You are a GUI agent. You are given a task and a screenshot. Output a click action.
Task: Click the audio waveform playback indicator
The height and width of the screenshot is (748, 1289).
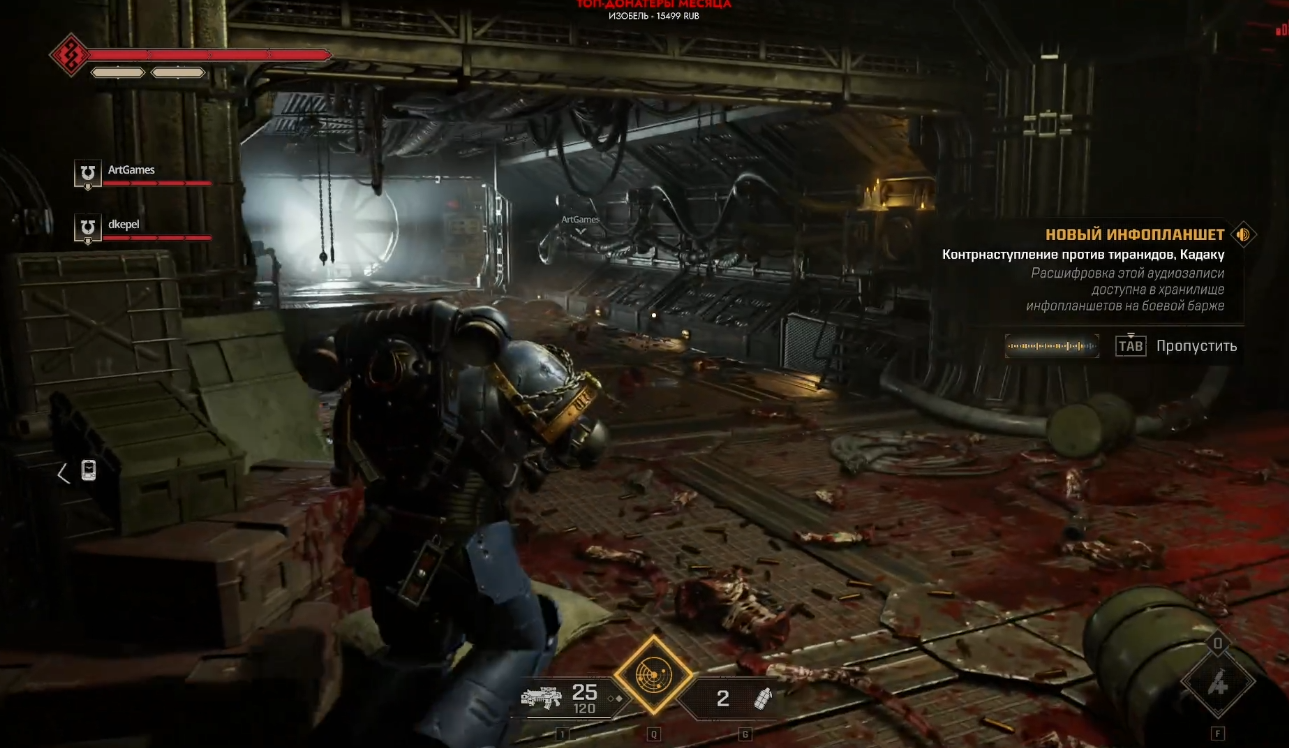pos(1050,346)
